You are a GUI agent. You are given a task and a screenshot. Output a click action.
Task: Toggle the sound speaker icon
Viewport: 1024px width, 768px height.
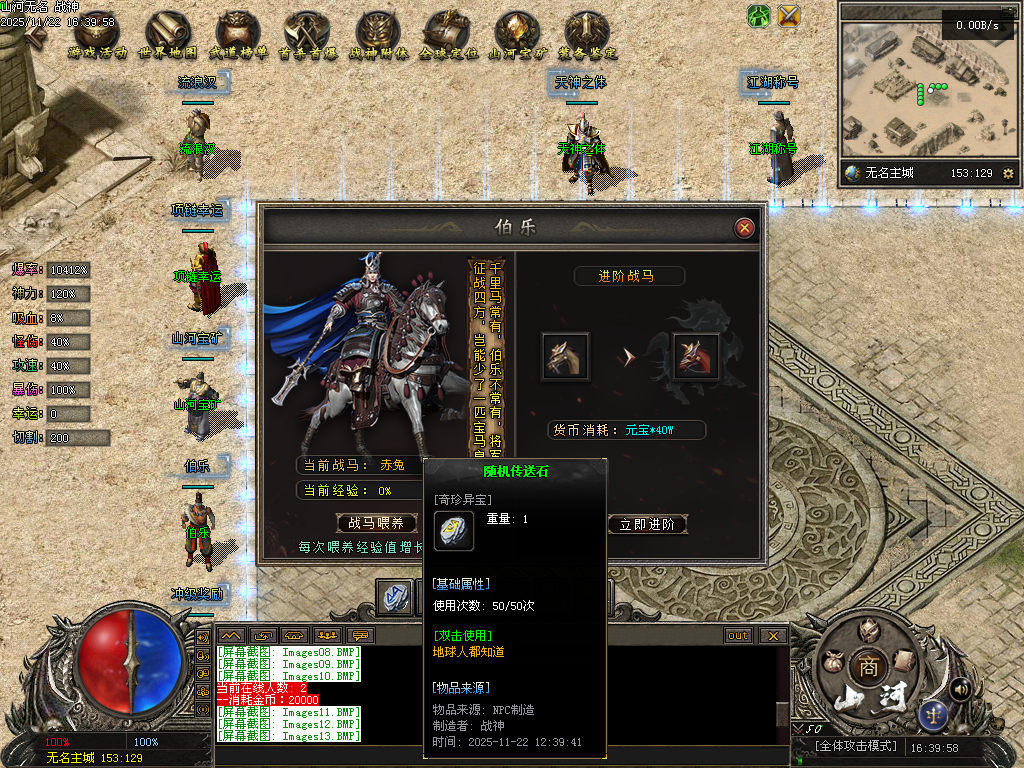(961, 688)
